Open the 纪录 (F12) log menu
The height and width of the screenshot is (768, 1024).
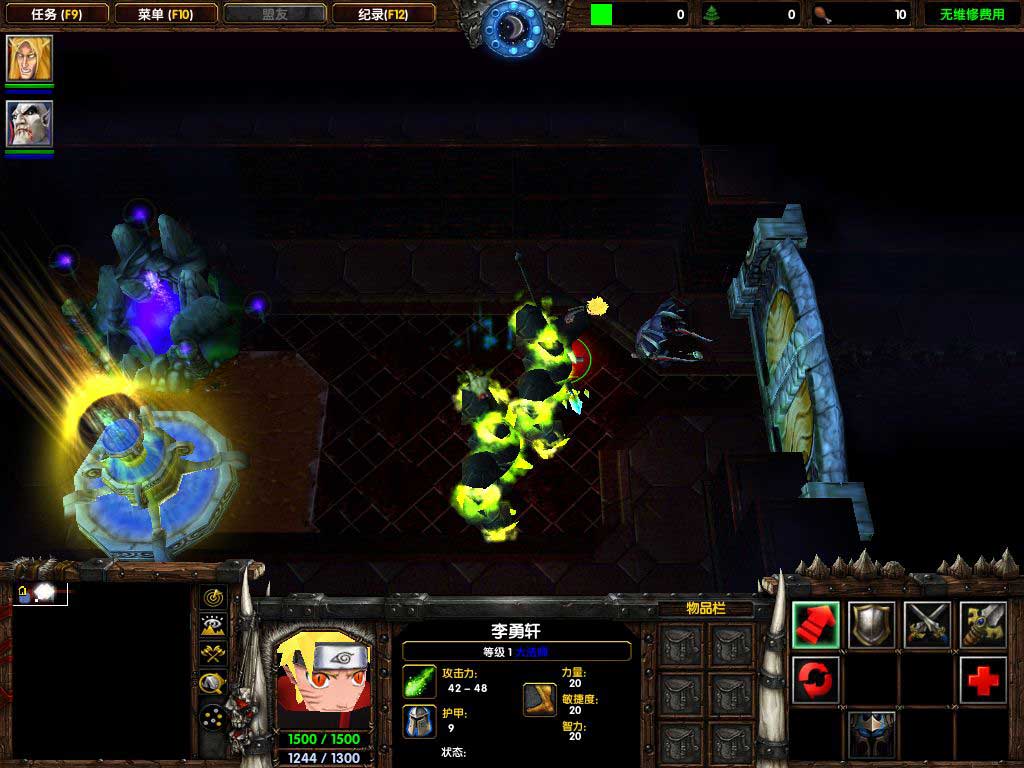383,14
